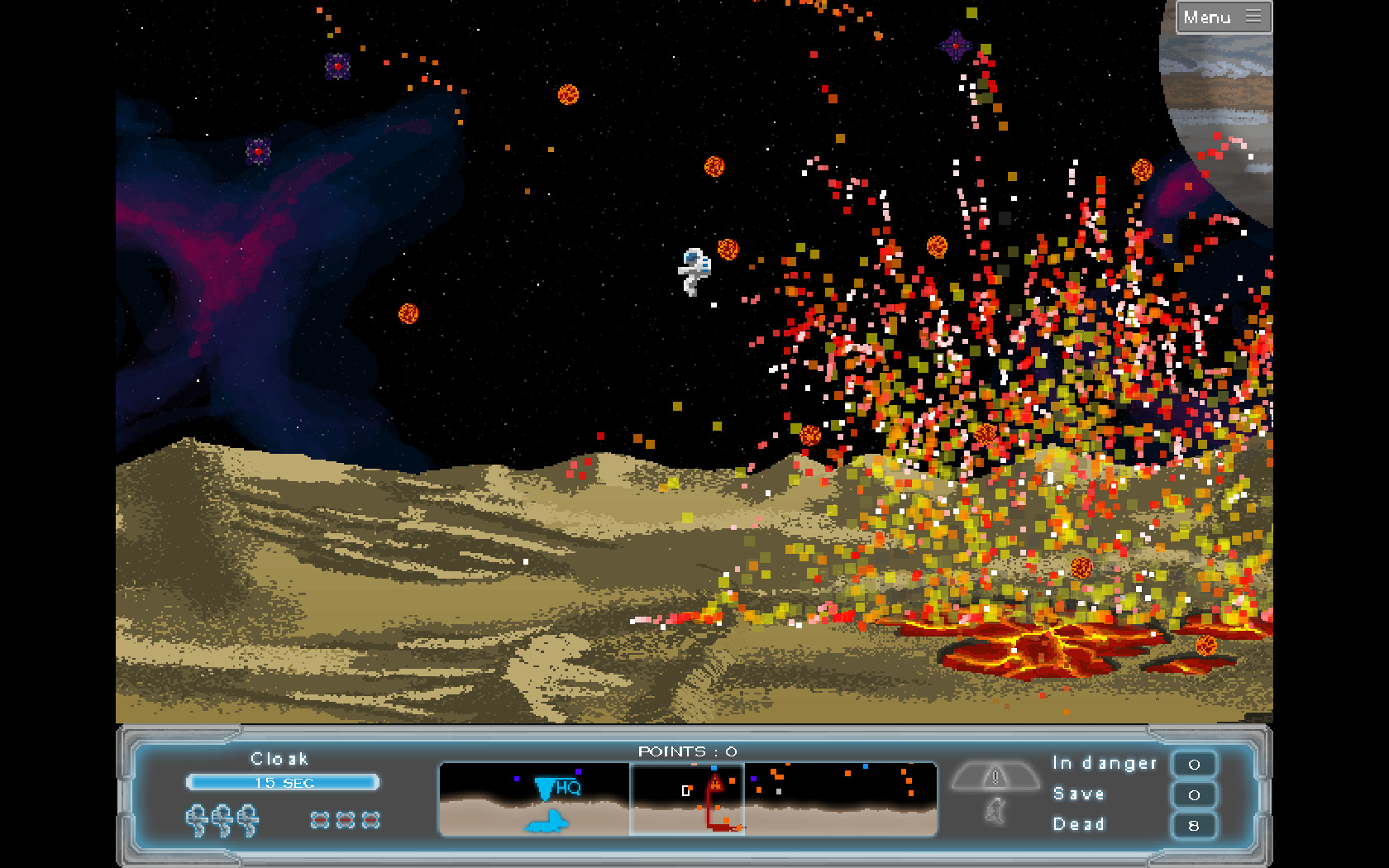
Task: Click the red volcano alert marker on minimap
Action: 715,782
